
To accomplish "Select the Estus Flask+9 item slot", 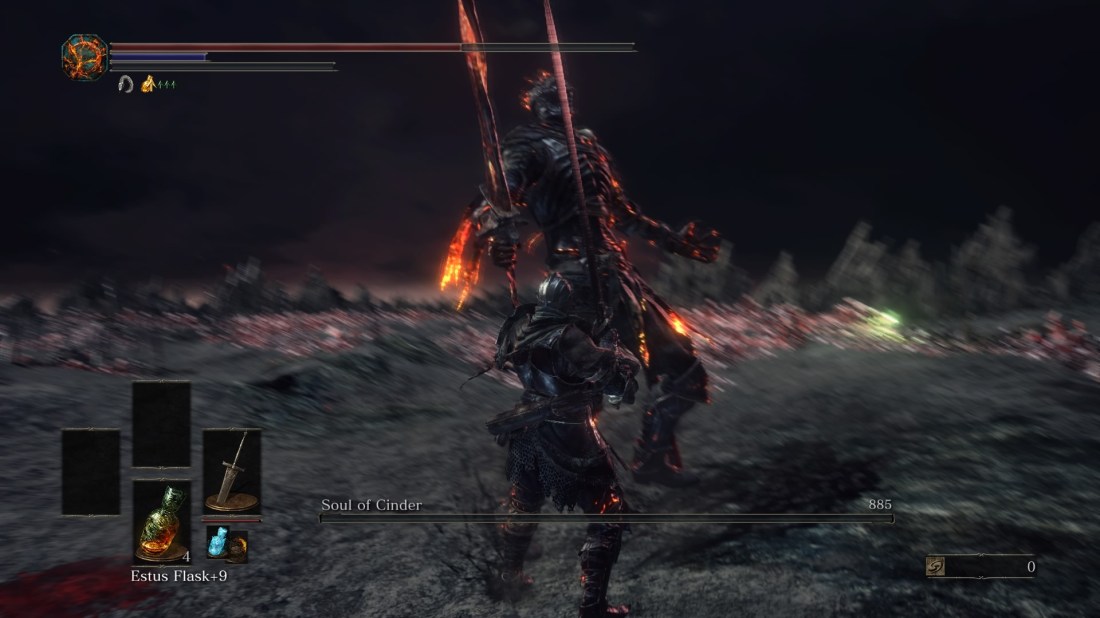I will (161, 520).
